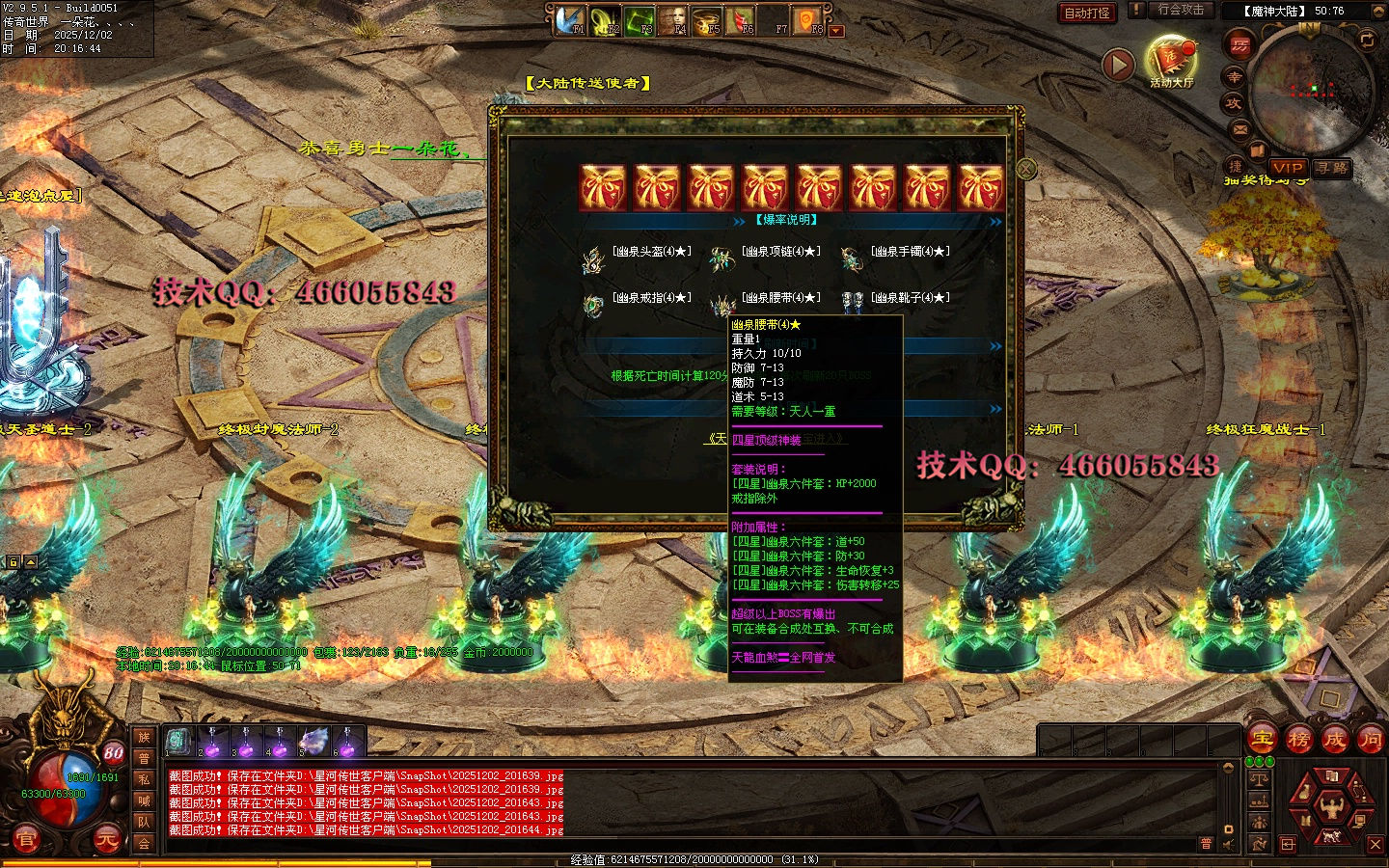Image resolution: width=1389 pixels, height=868 pixels.
Task: Close the drop-rate panel with the X
Action: [x=1026, y=169]
